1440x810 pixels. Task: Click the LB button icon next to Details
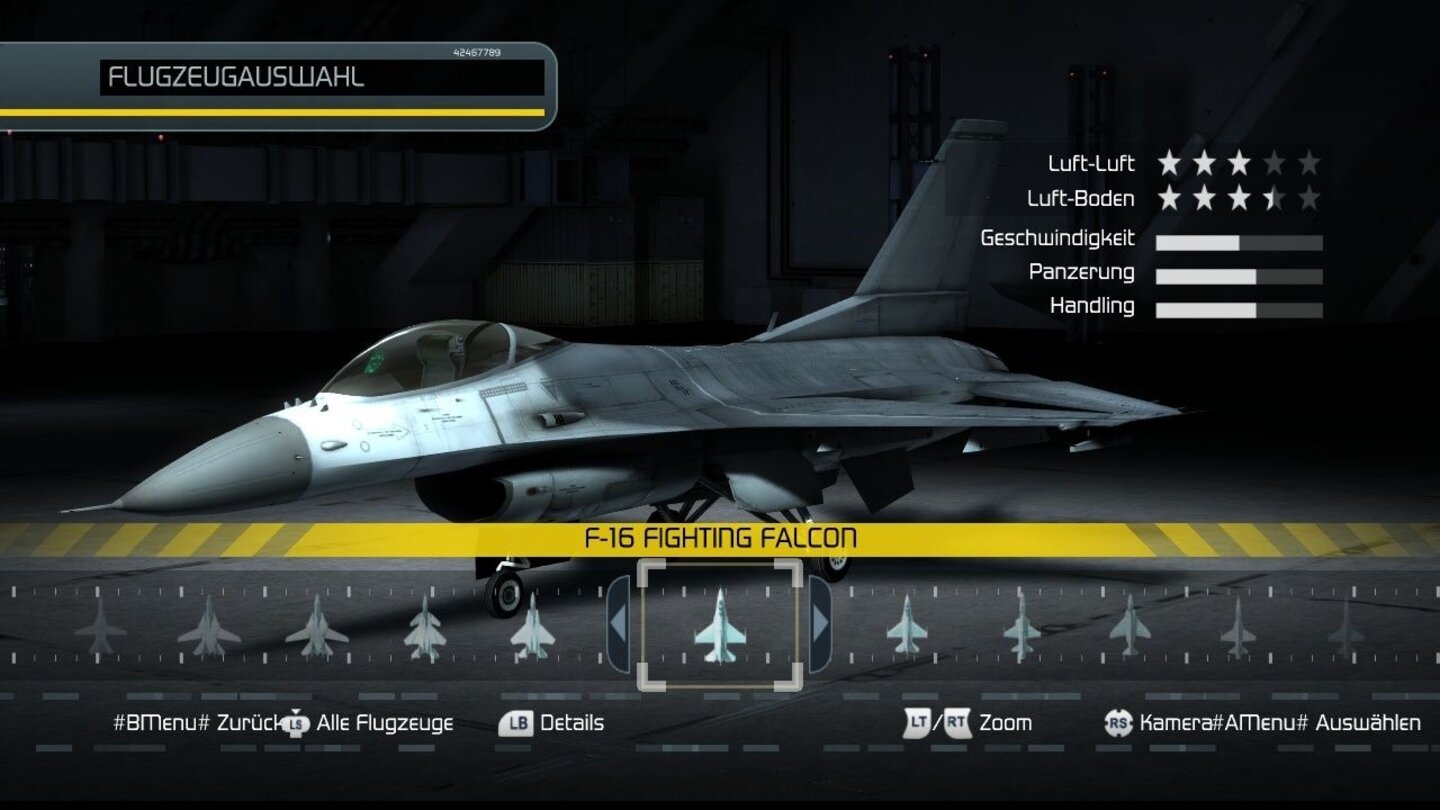click(514, 722)
